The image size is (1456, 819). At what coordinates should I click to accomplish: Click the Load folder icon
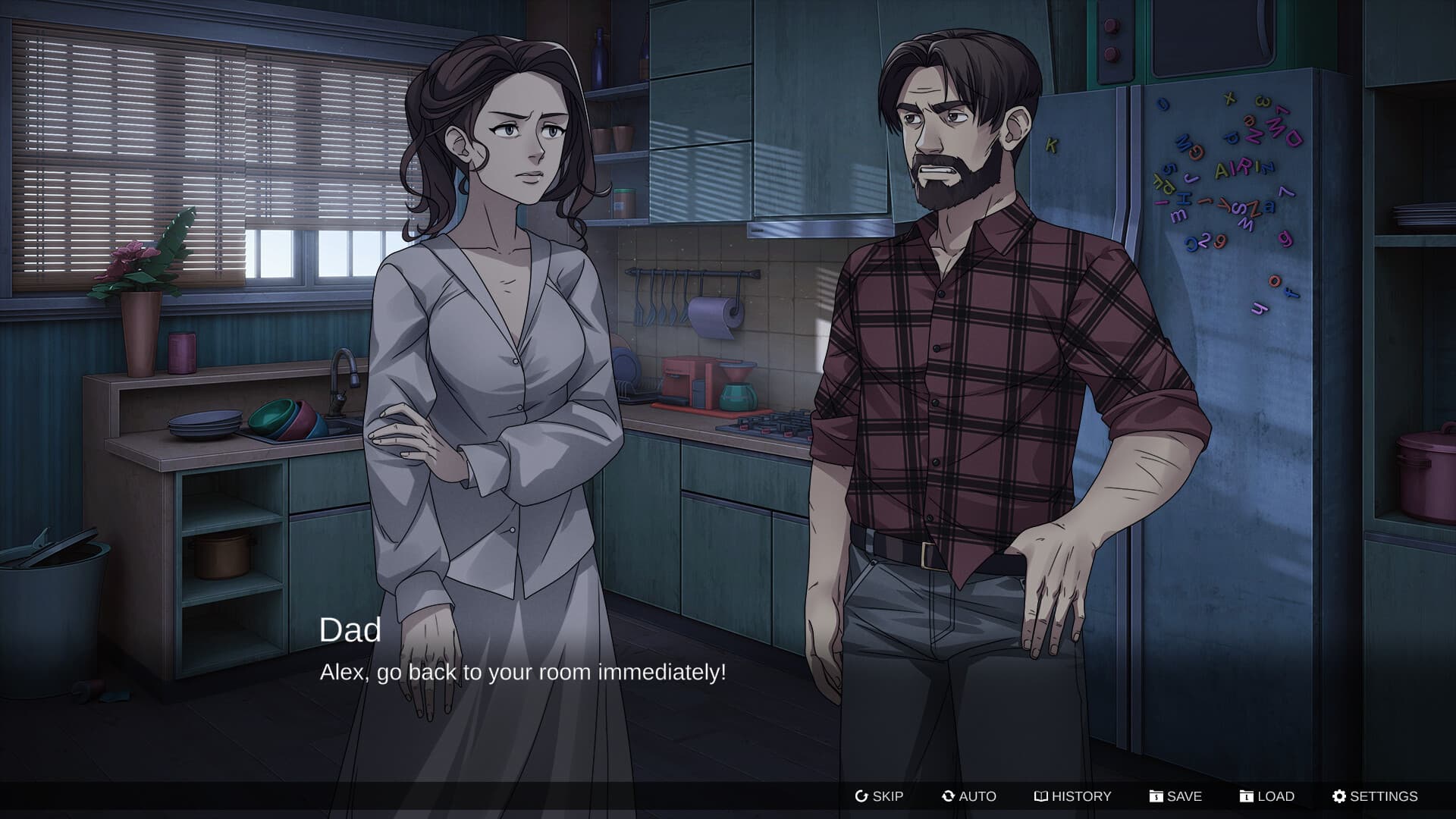[x=1247, y=796]
